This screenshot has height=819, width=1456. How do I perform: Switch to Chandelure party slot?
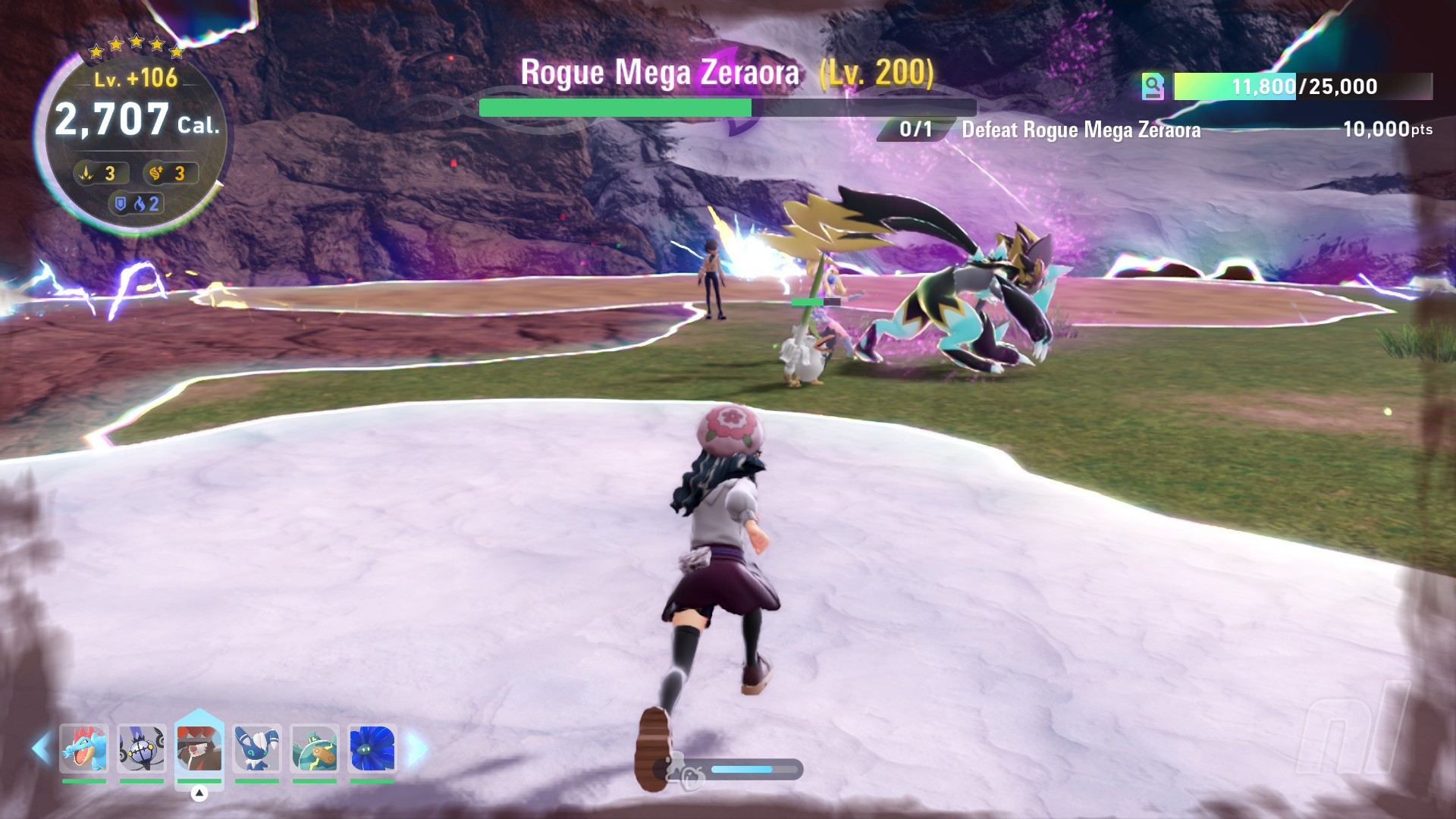click(x=142, y=748)
